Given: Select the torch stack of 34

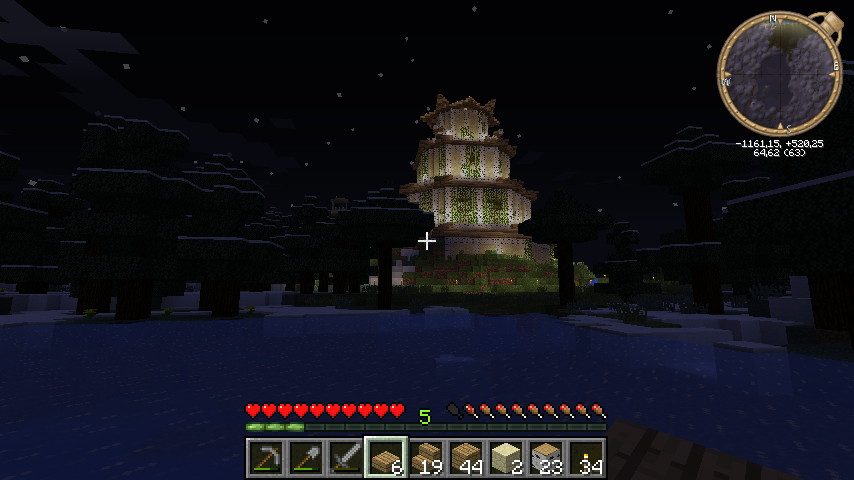Looking at the screenshot, I should click(586, 458).
